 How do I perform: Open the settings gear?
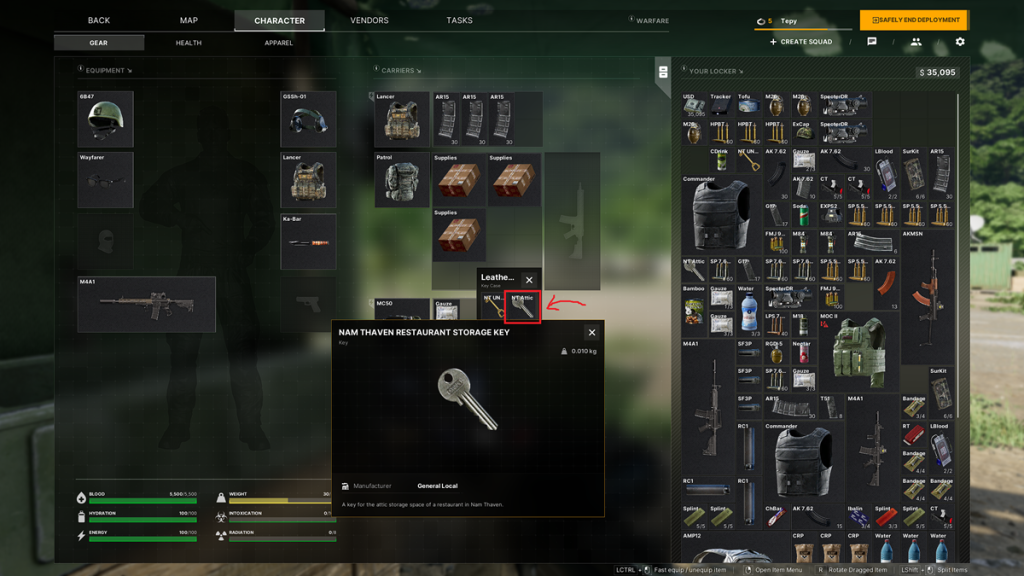point(960,42)
